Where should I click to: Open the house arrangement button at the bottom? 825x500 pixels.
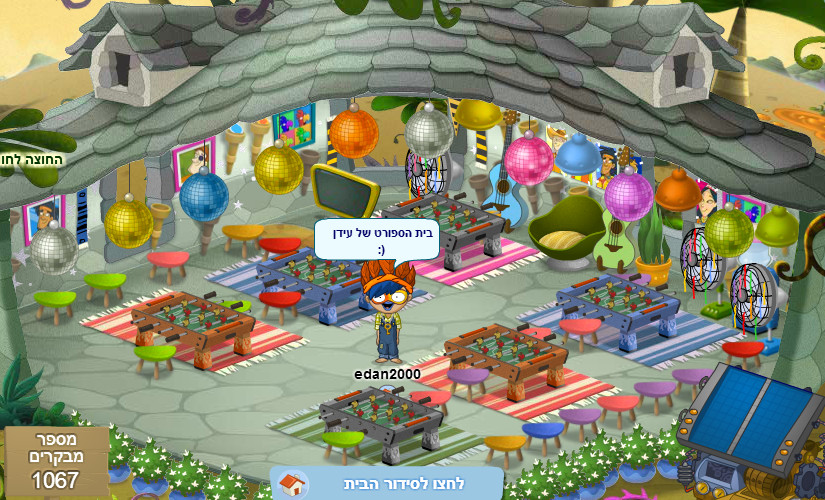pyautogui.click(x=385, y=483)
